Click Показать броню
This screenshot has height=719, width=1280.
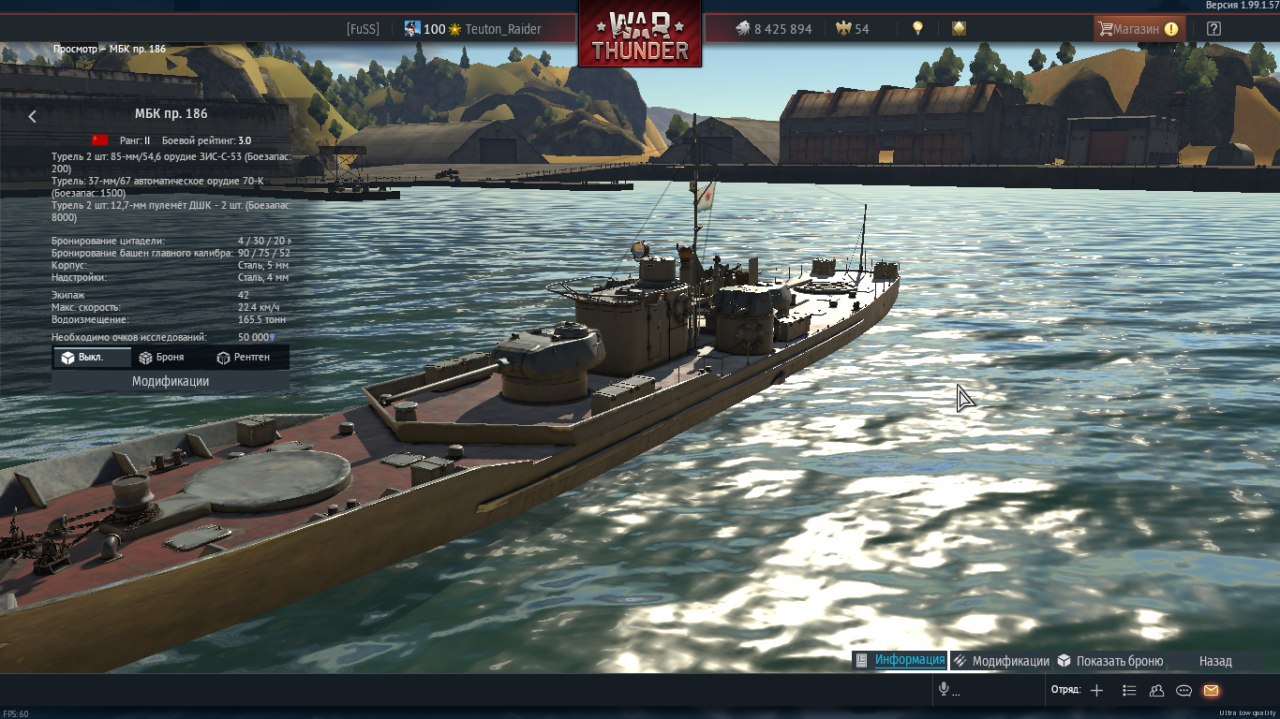click(1110, 661)
